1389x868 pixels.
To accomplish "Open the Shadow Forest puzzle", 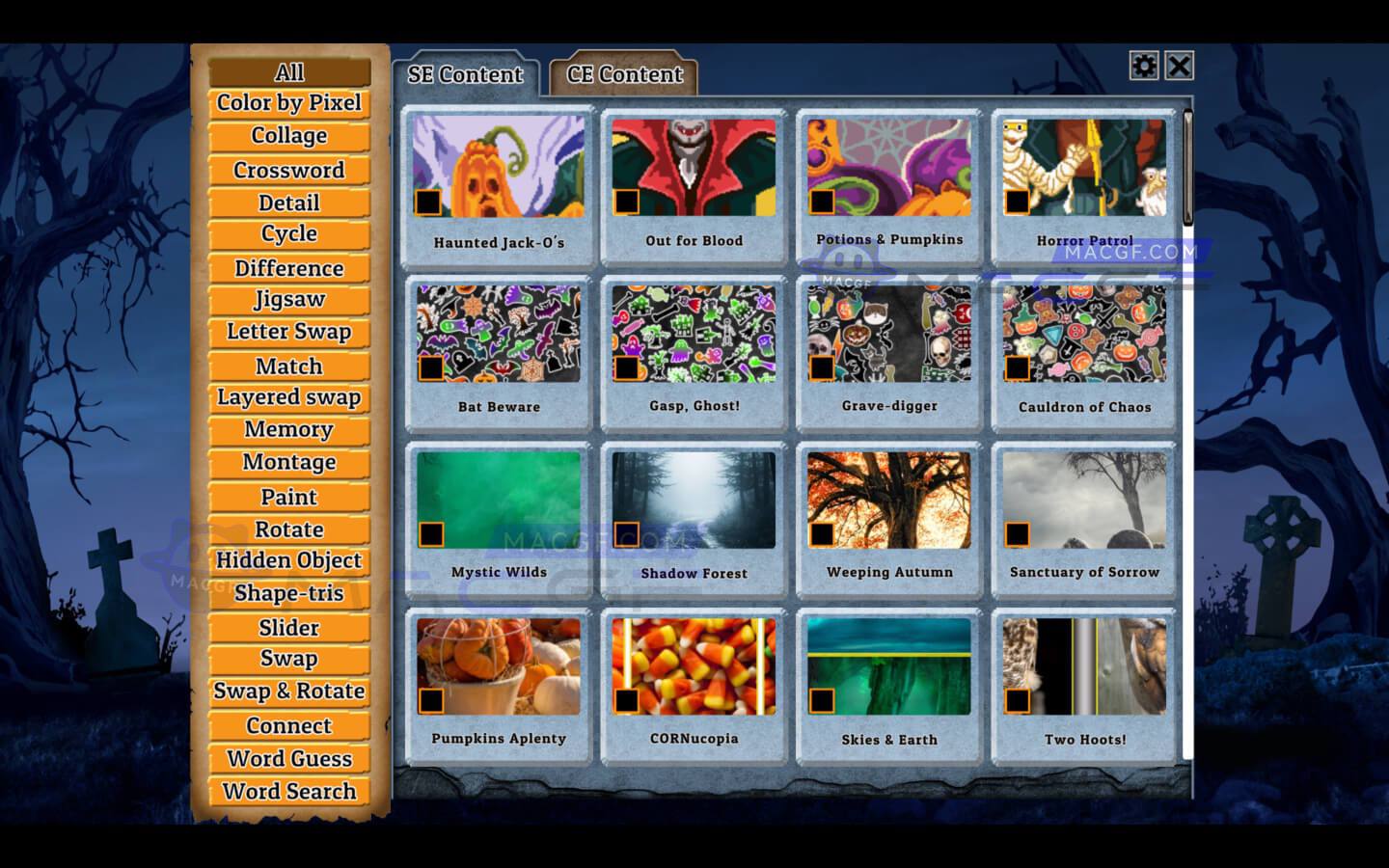I will pyautogui.click(x=694, y=500).
